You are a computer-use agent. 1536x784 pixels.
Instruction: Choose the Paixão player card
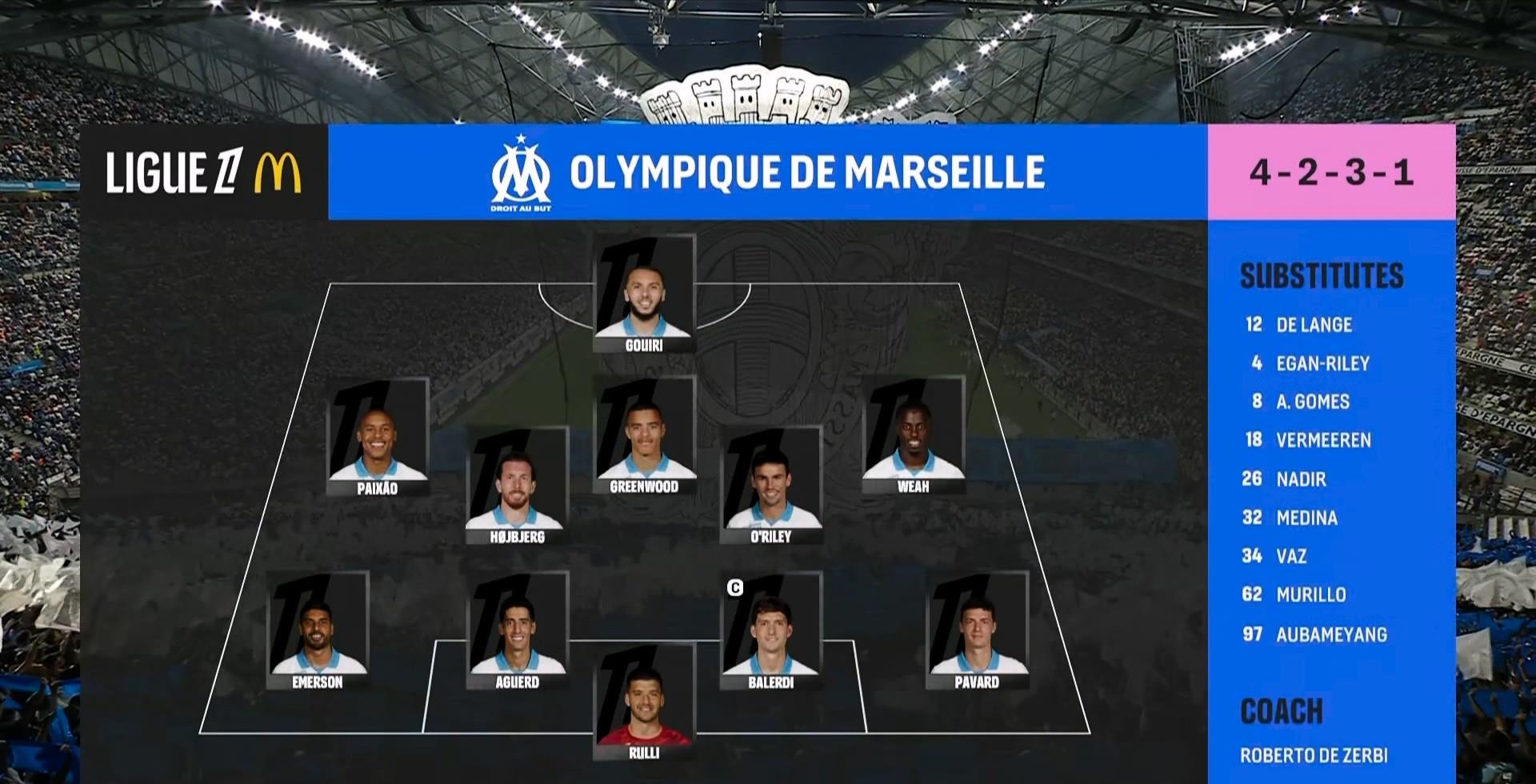pos(378,438)
